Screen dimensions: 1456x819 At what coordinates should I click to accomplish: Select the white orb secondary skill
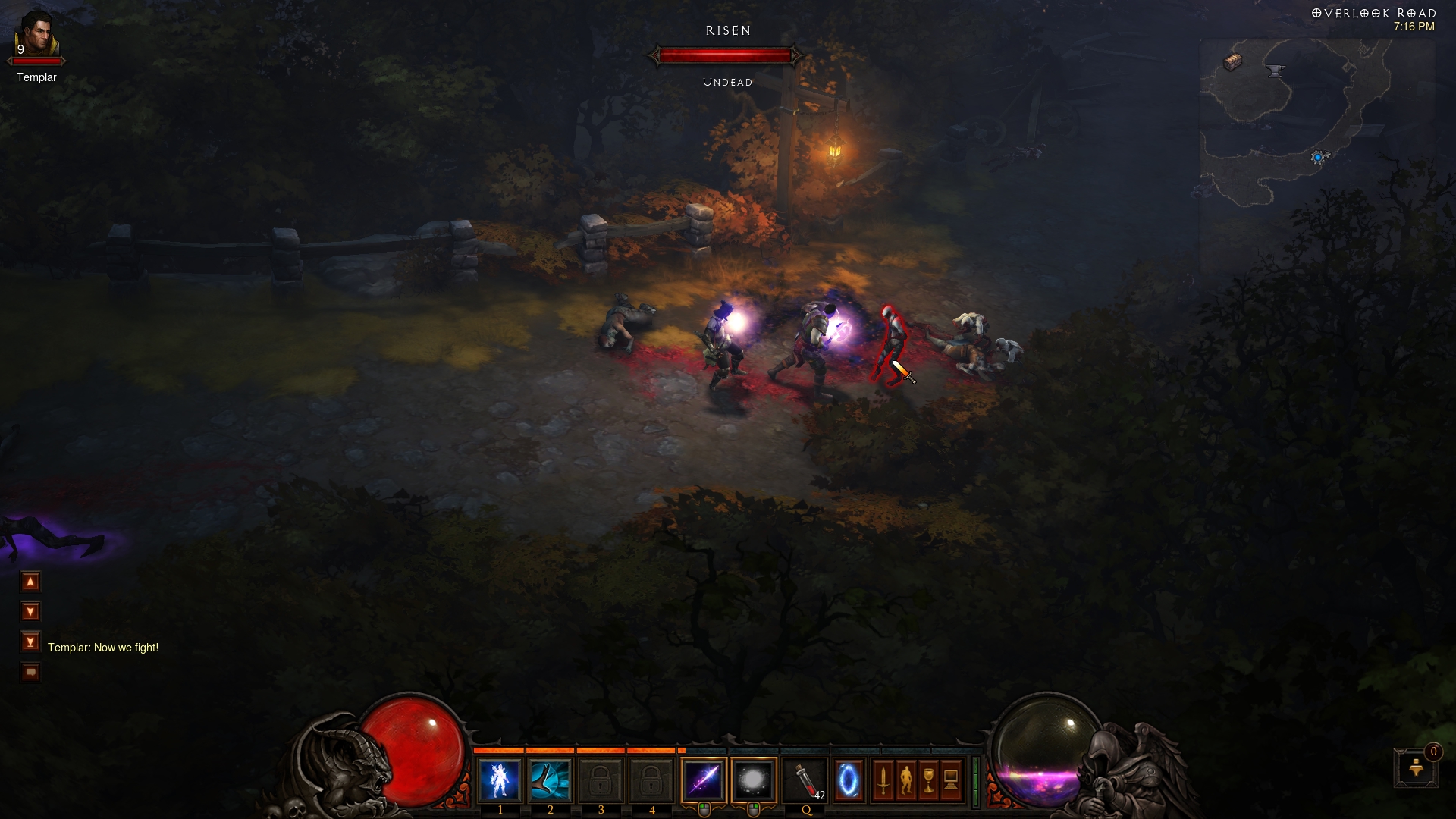[754, 780]
